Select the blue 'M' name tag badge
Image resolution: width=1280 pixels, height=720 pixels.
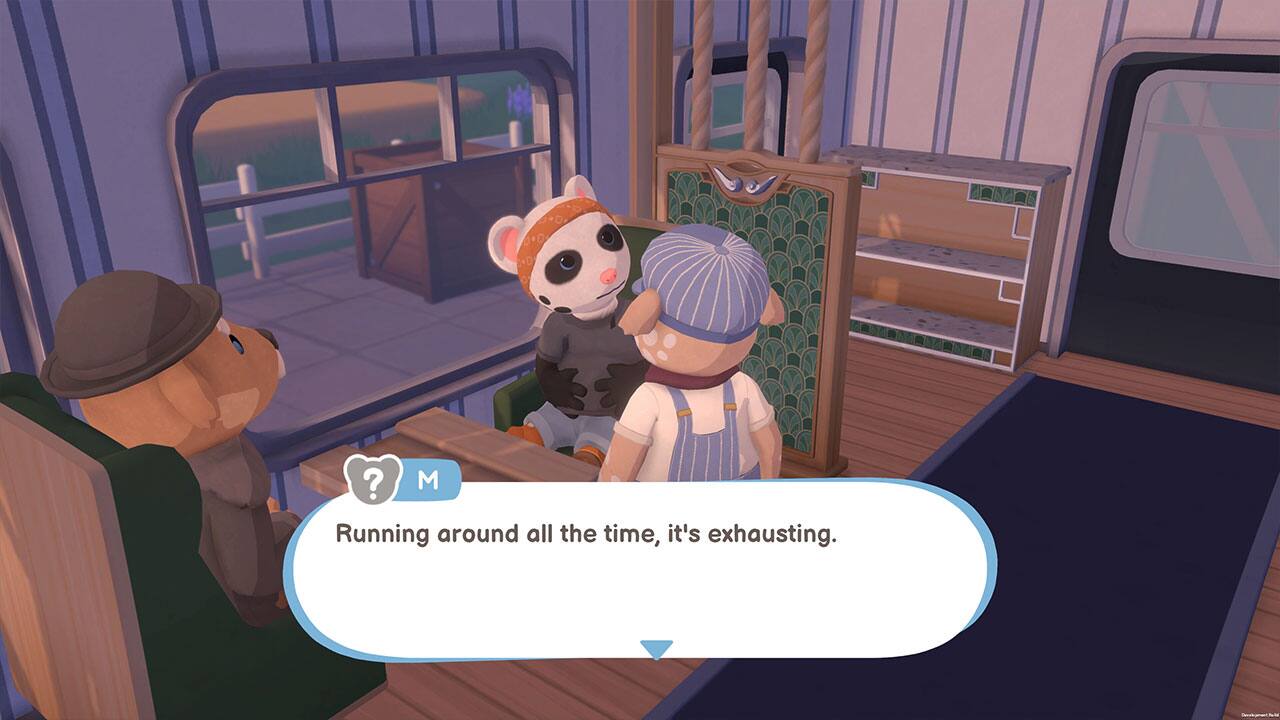tap(425, 479)
